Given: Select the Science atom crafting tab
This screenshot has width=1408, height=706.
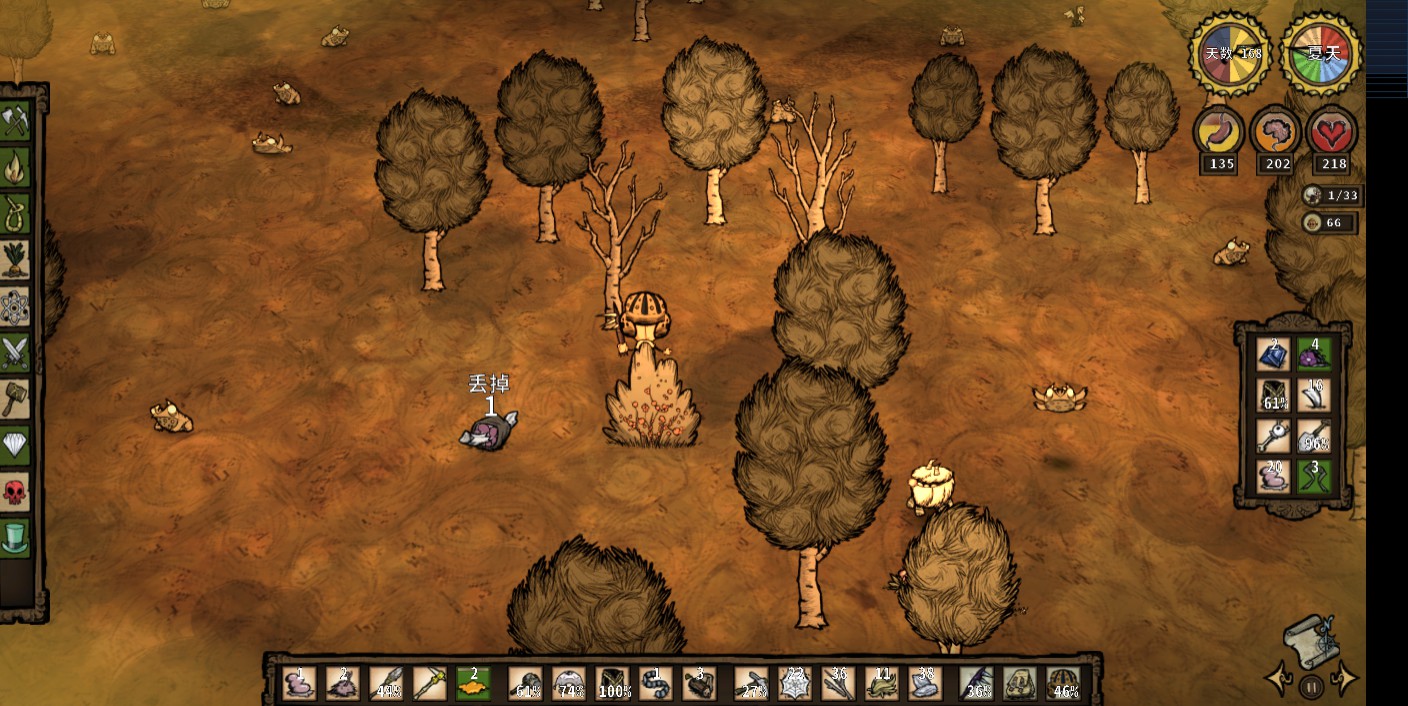Looking at the screenshot, I should (15, 306).
